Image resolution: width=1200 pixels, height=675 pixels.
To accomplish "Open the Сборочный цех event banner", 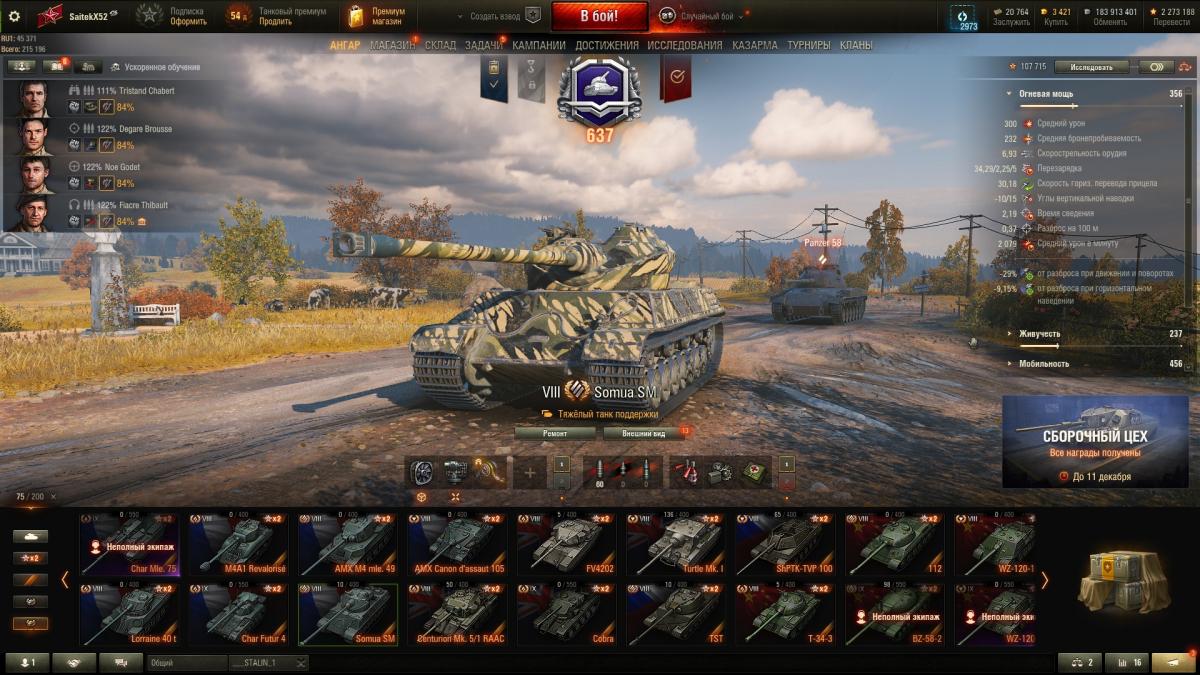I will click(x=1095, y=441).
